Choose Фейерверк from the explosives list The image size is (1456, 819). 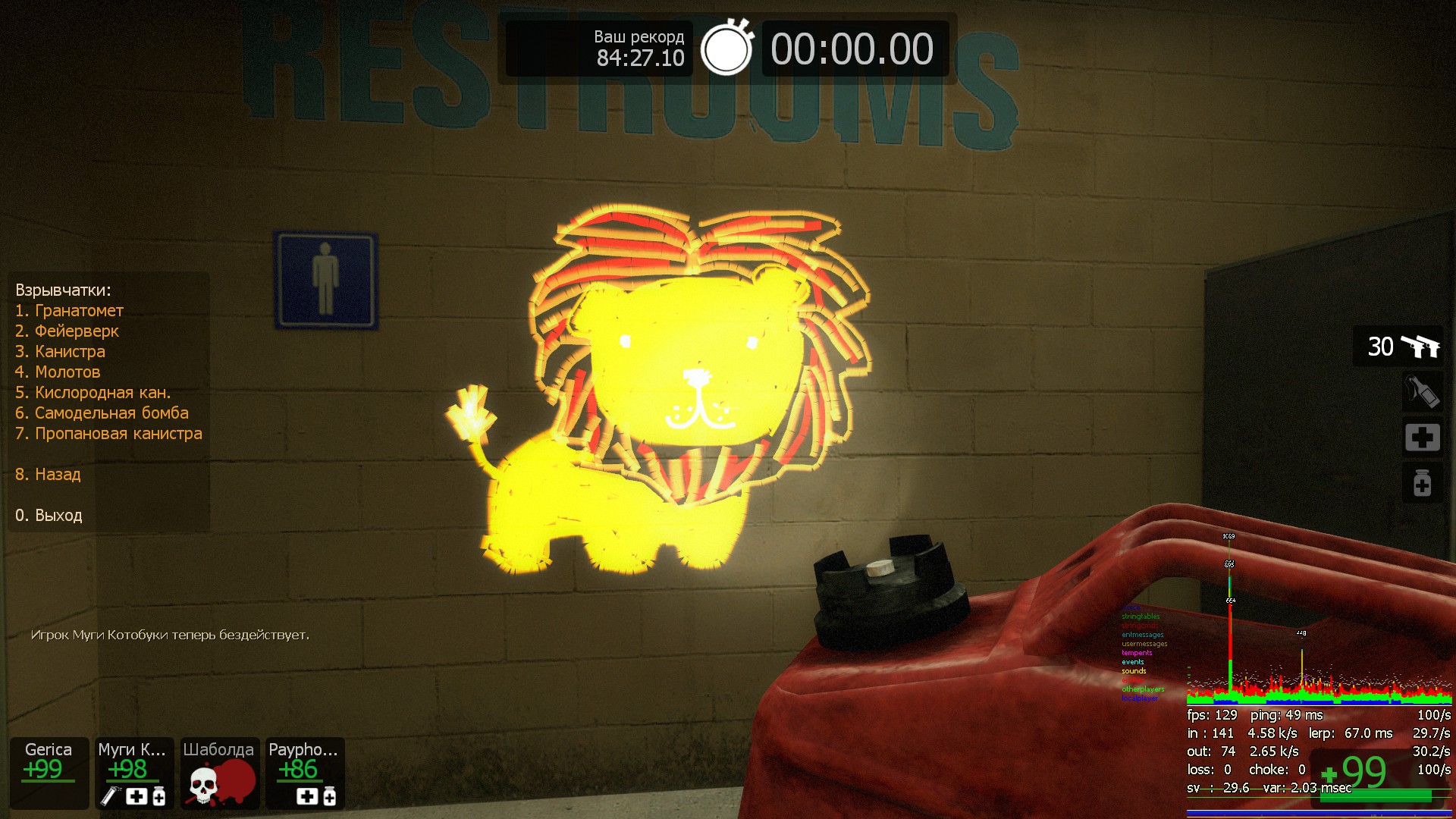point(67,331)
